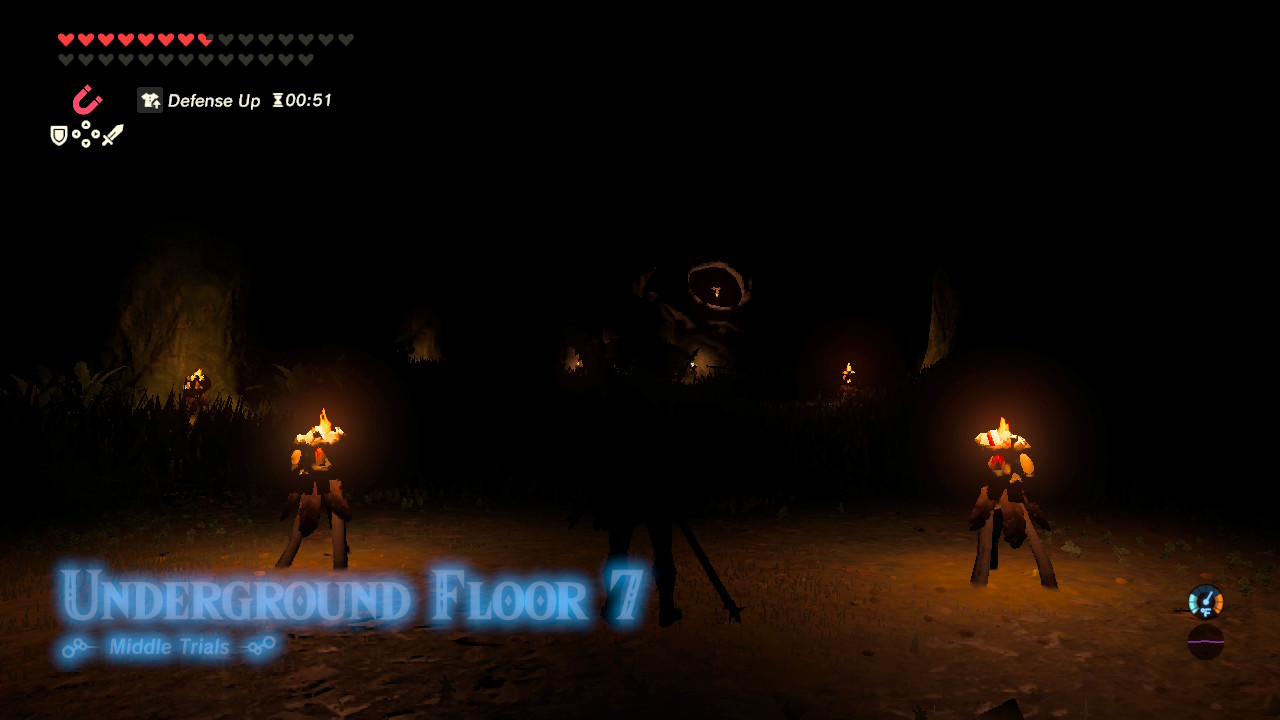Select the sword icon near the d-pad
Image resolution: width=1280 pixels, height=720 pixels.
point(114,133)
